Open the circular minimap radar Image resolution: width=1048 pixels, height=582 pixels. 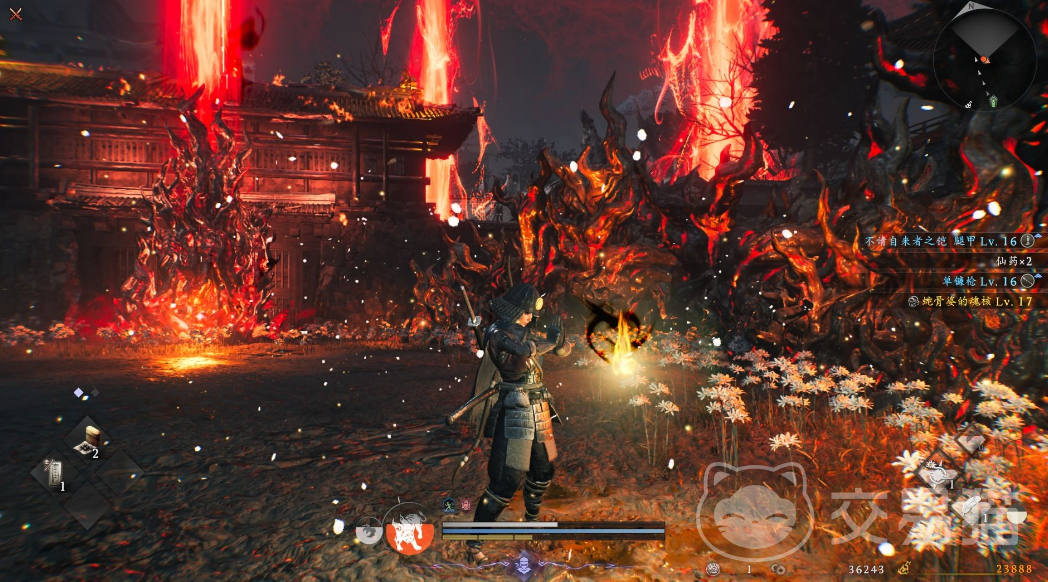[984, 60]
